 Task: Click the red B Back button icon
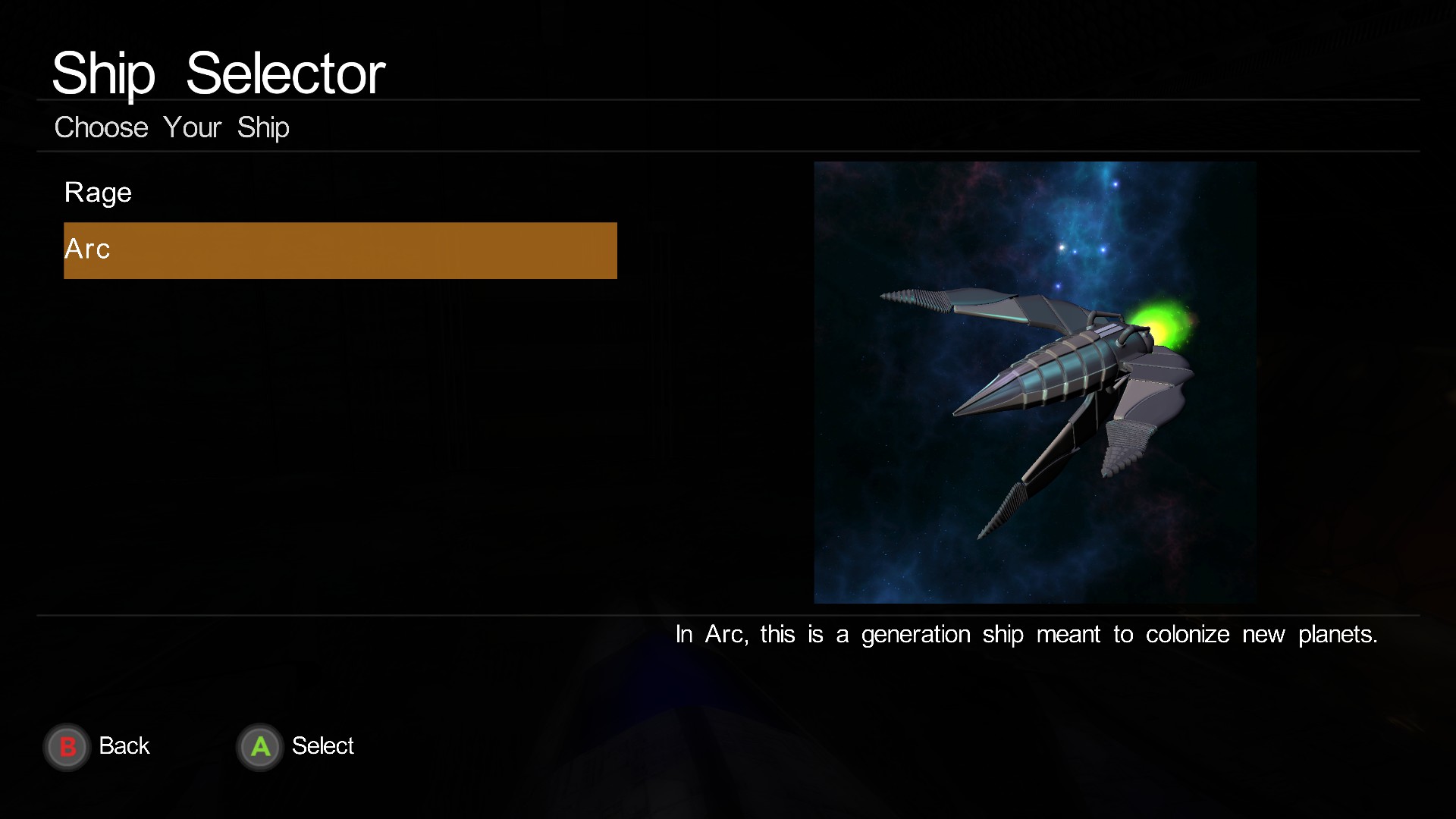[67, 746]
